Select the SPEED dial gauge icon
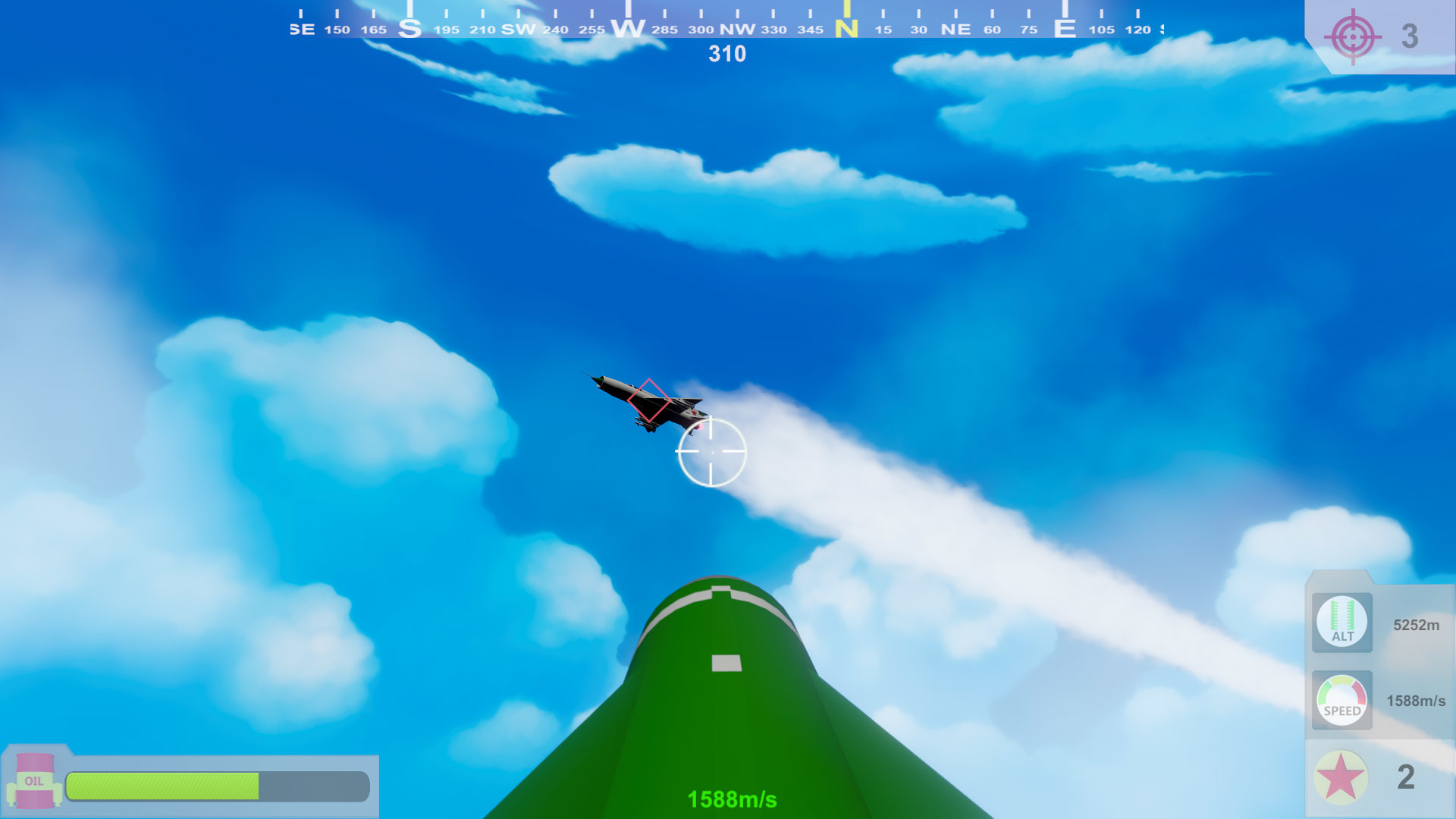 pos(1341,701)
